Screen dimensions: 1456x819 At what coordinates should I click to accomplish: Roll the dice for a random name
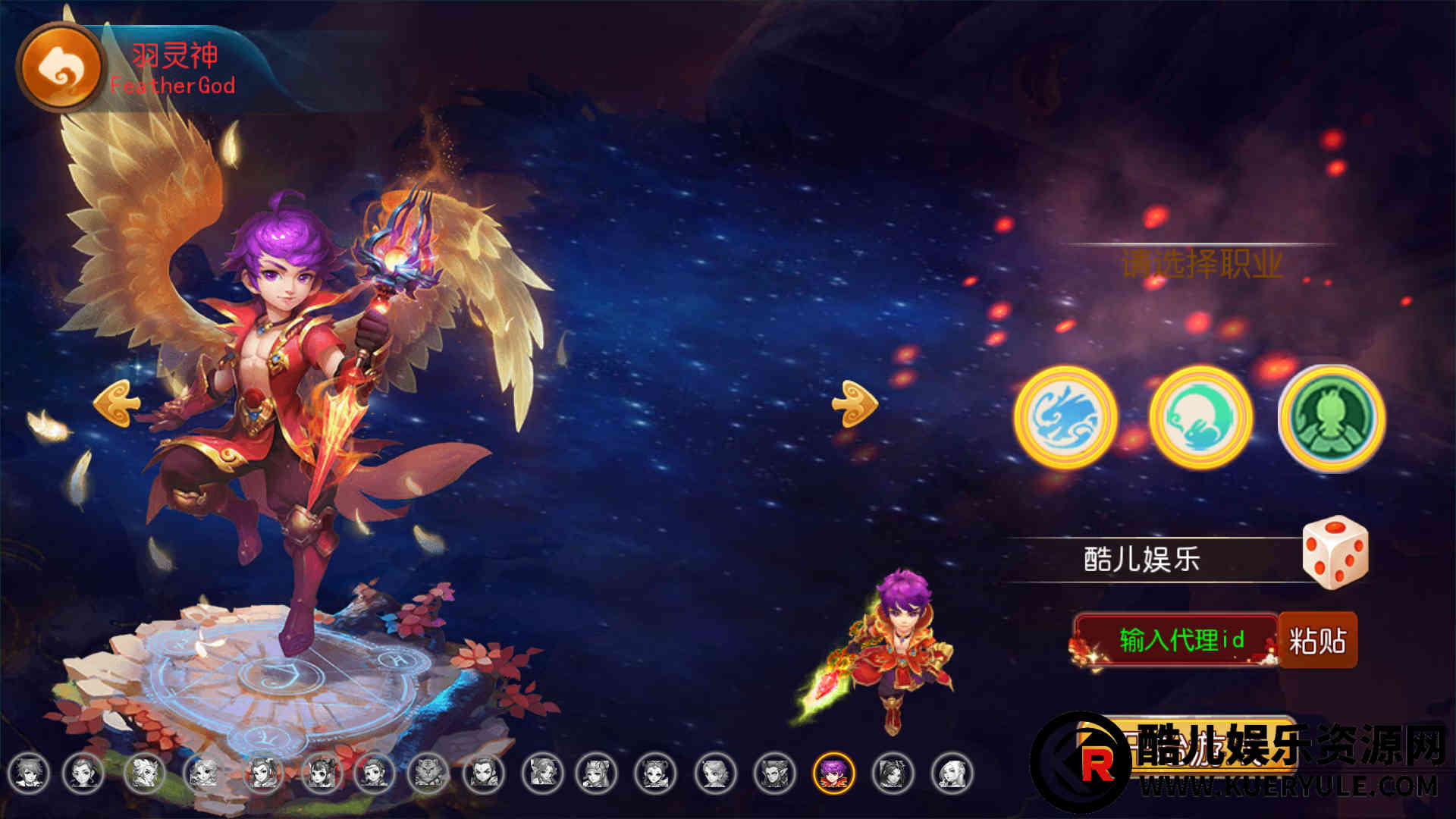coord(1335,552)
